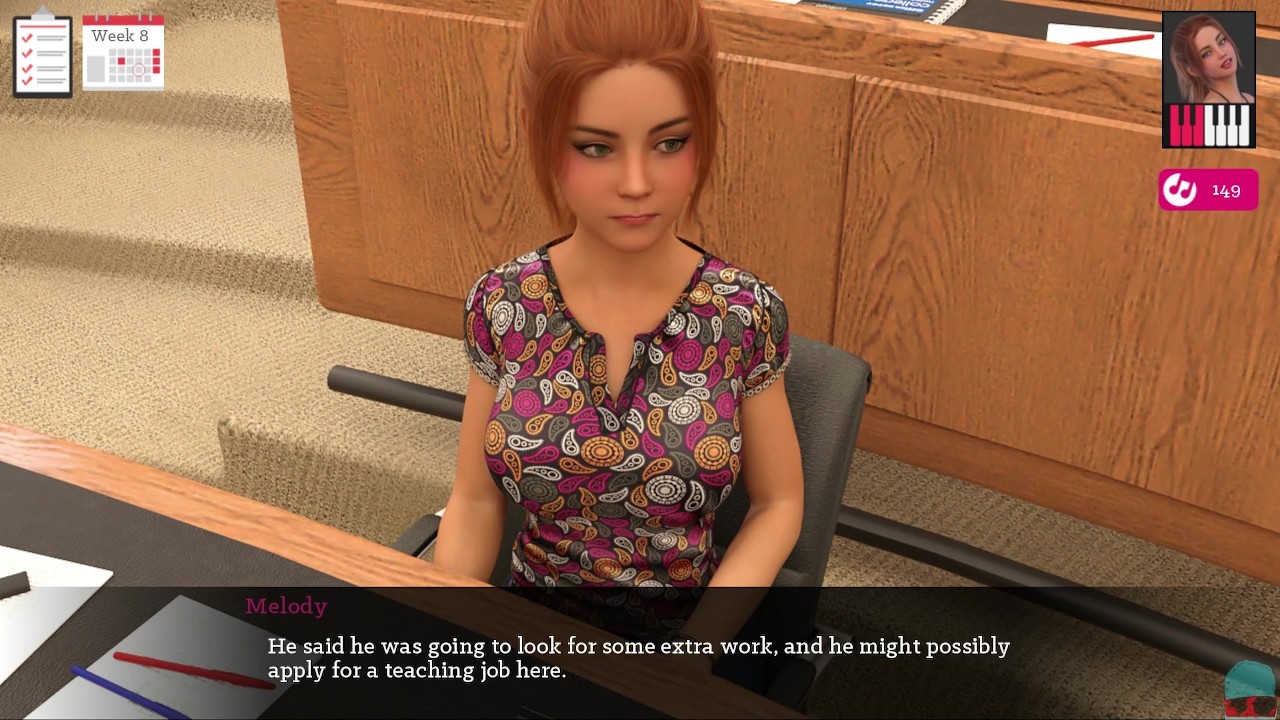This screenshot has width=1280, height=720.
Task: Open the clipboard checklist icon
Action: click(x=42, y=55)
